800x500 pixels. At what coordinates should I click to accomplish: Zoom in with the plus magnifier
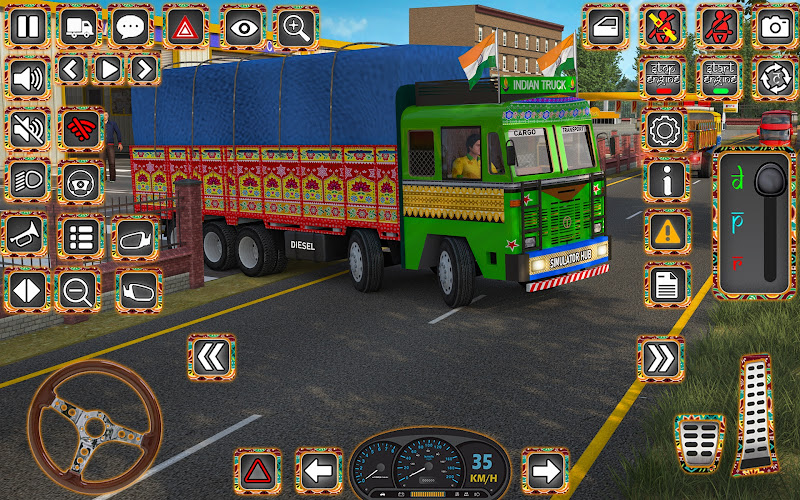click(x=296, y=27)
